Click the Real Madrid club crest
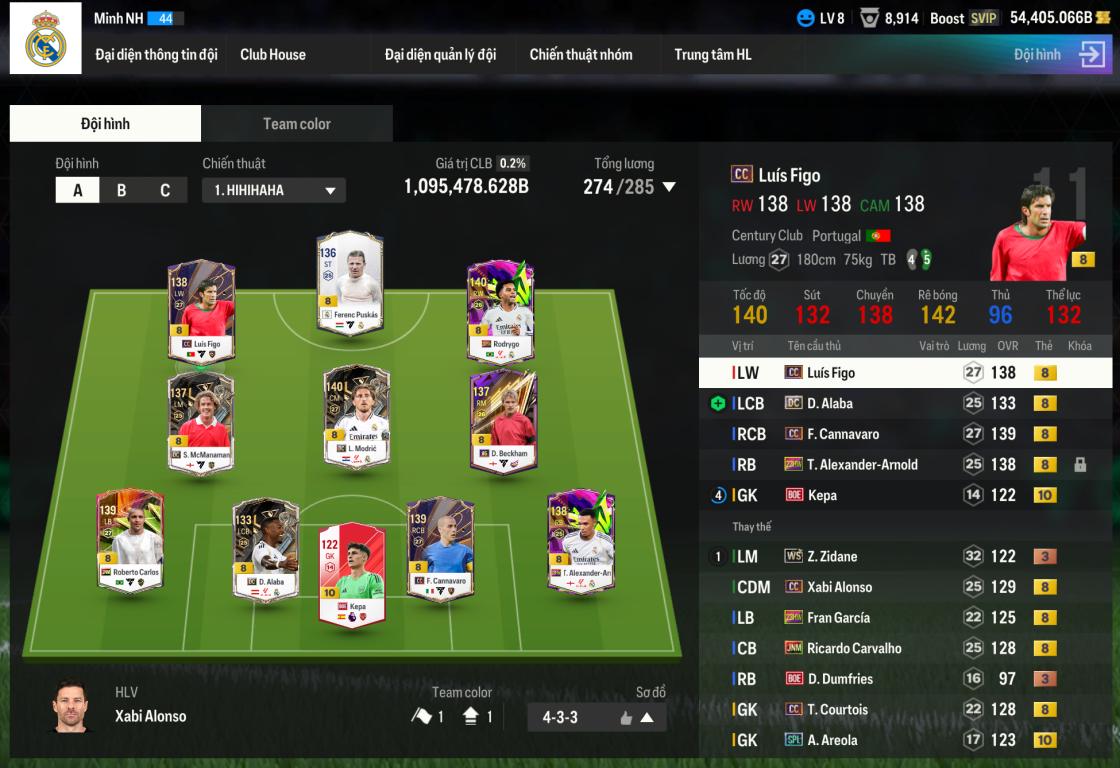This screenshot has width=1120, height=768. [x=46, y=39]
